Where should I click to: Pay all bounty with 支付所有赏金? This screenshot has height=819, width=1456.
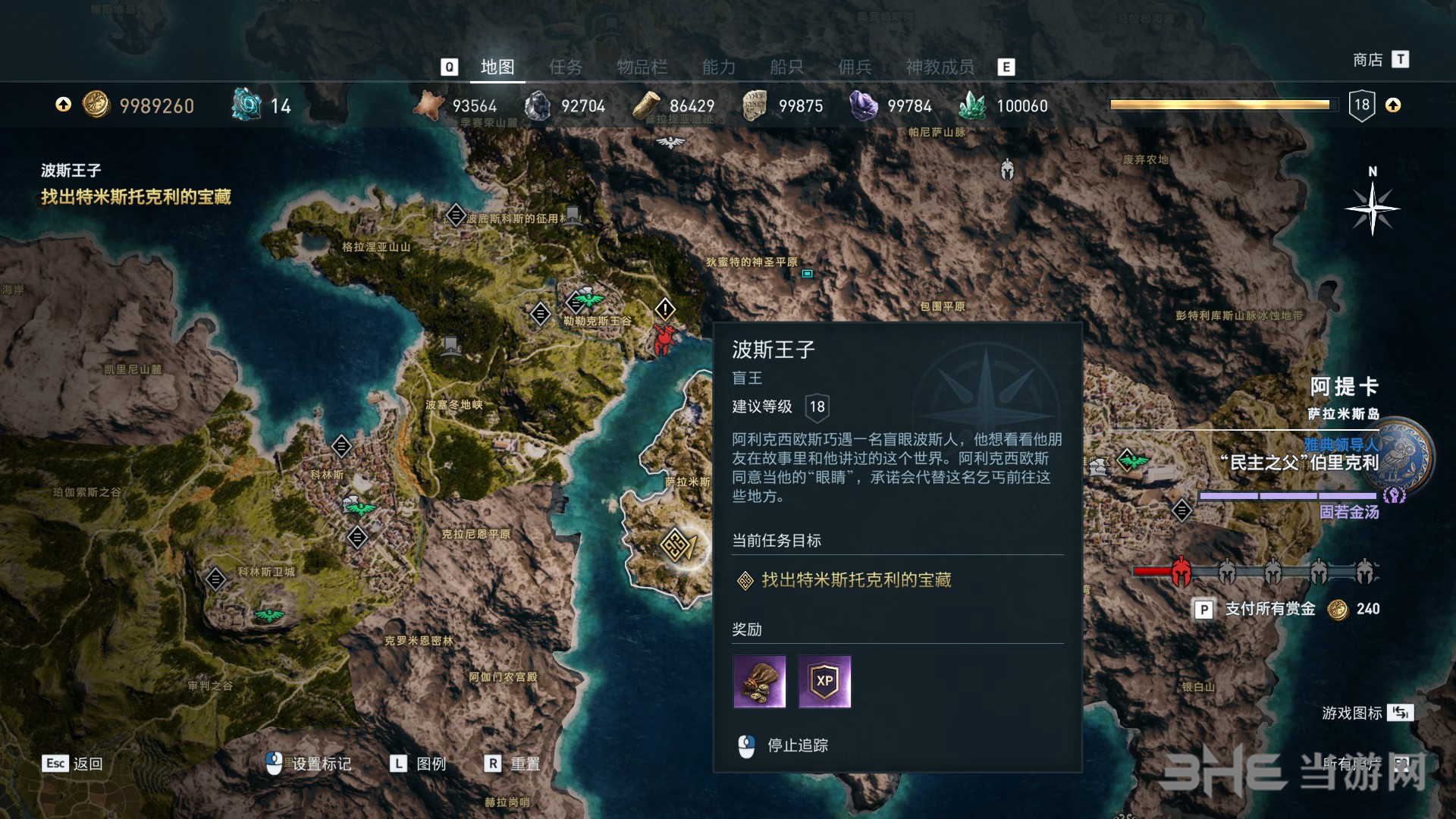tap(1269, 609)
